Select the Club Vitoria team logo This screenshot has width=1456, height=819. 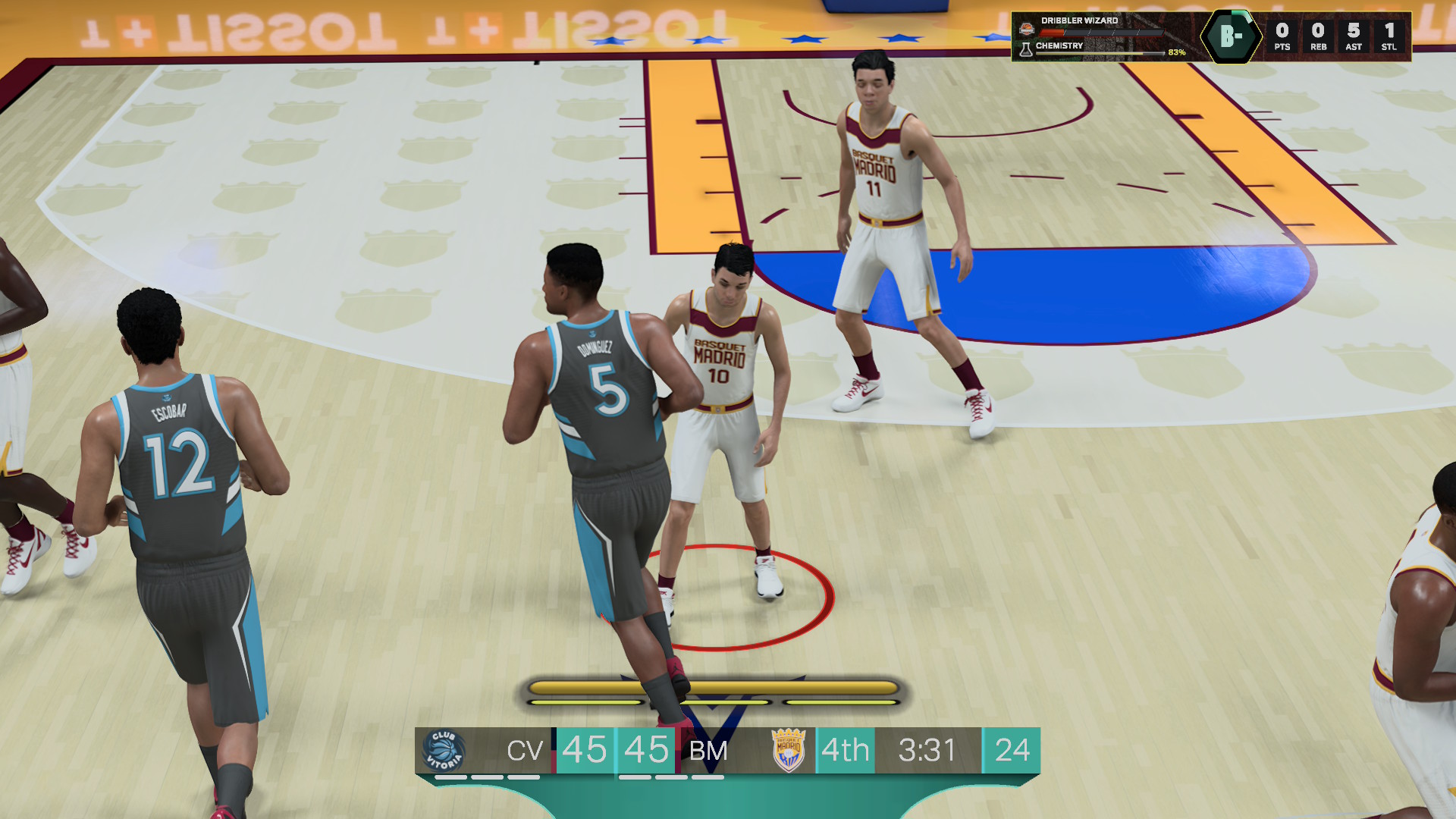click(444, 750)
